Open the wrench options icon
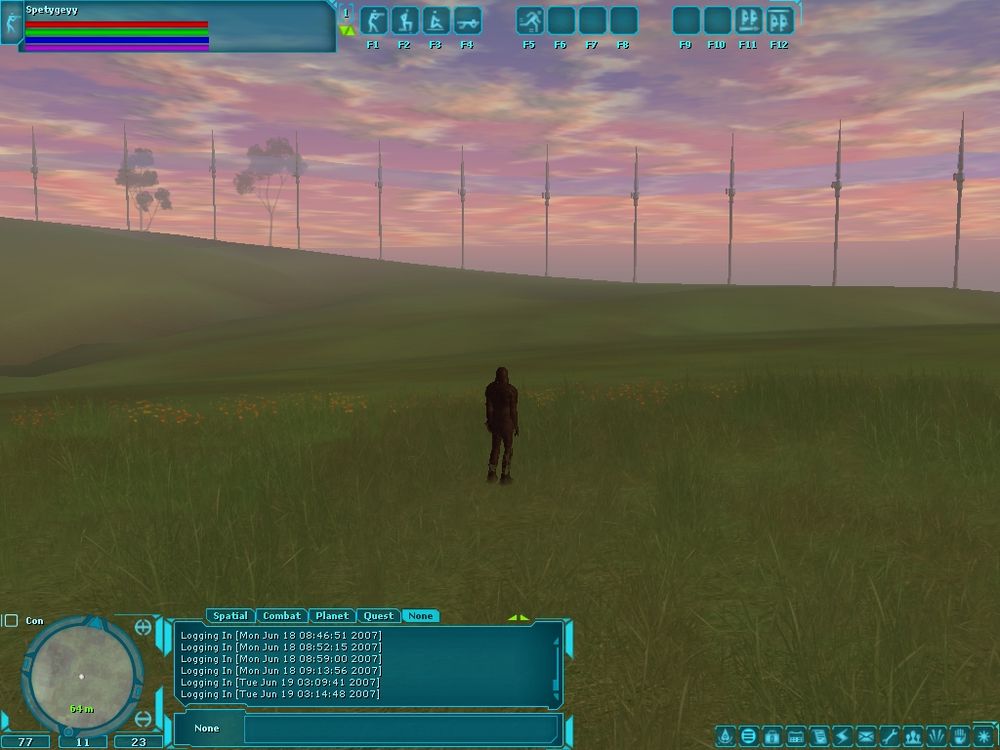This screenshot has height=750, width=1000. pos(889,737)
